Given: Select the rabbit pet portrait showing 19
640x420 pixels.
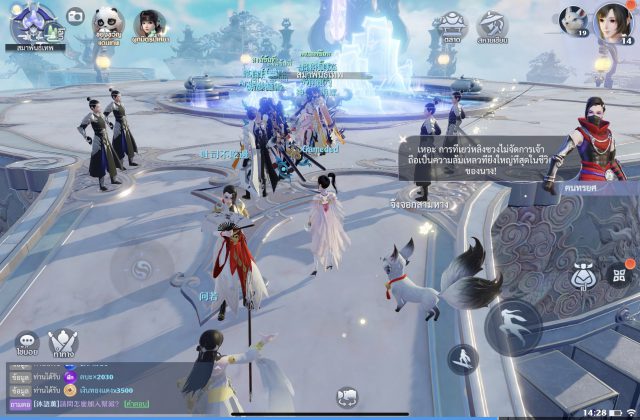Looking at the screenshot, I should click(573, 20).
